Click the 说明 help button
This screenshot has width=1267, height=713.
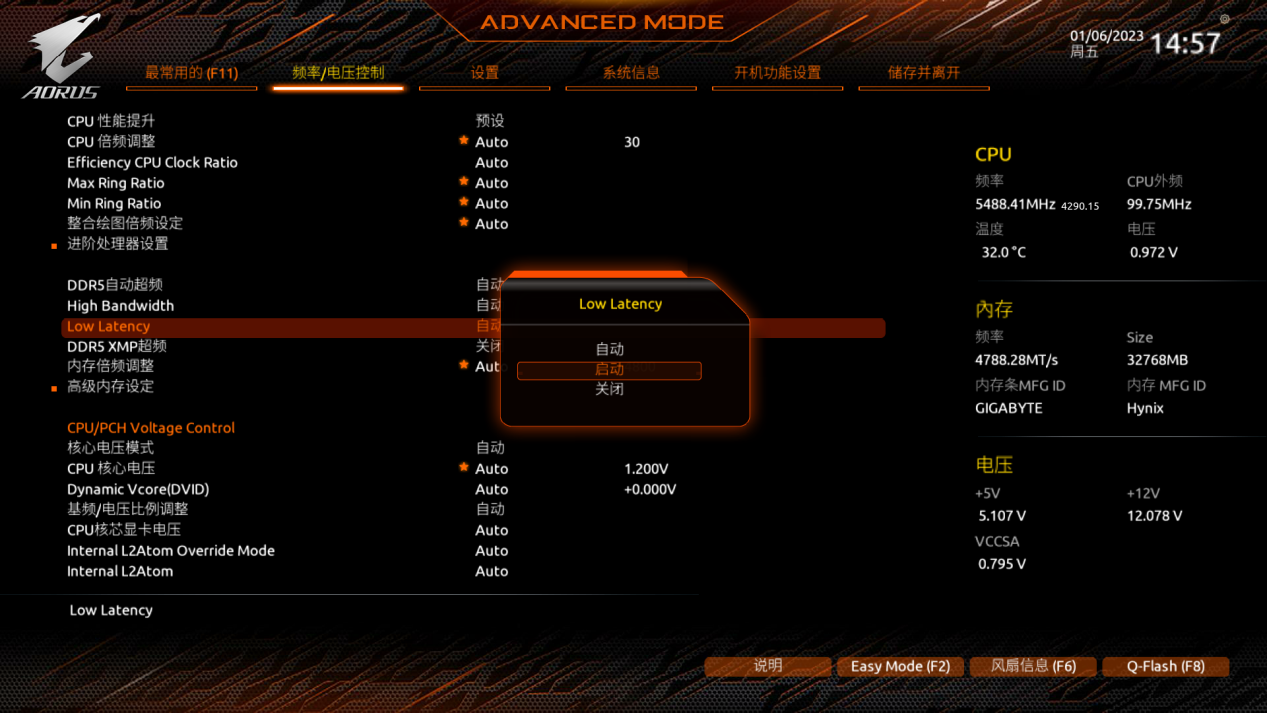point(767,666)
